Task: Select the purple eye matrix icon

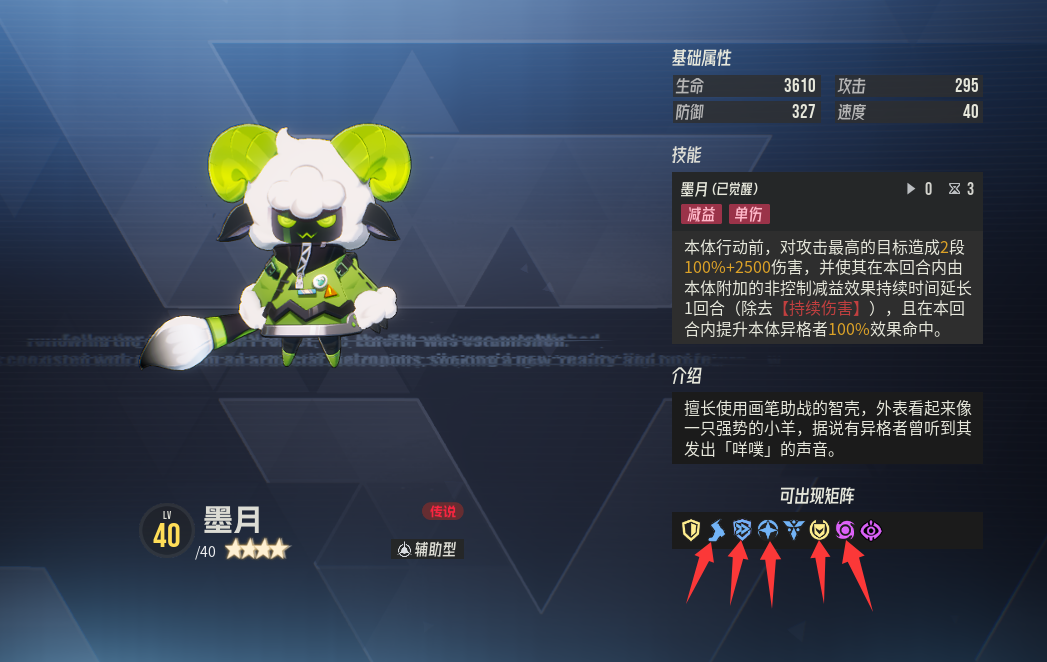Action: [x=871, y=530]
